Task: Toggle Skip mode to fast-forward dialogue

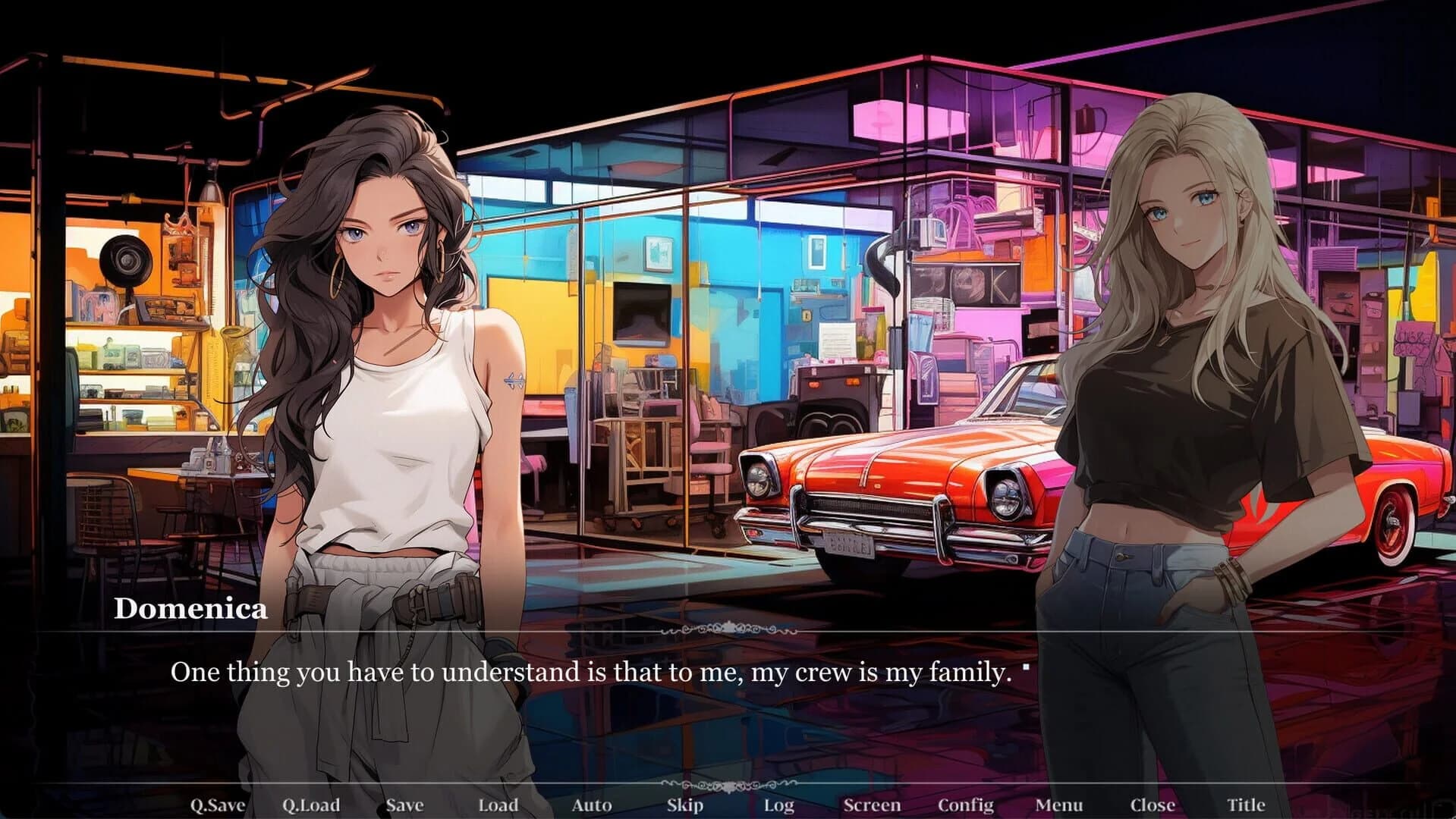Action: point(684,805)
